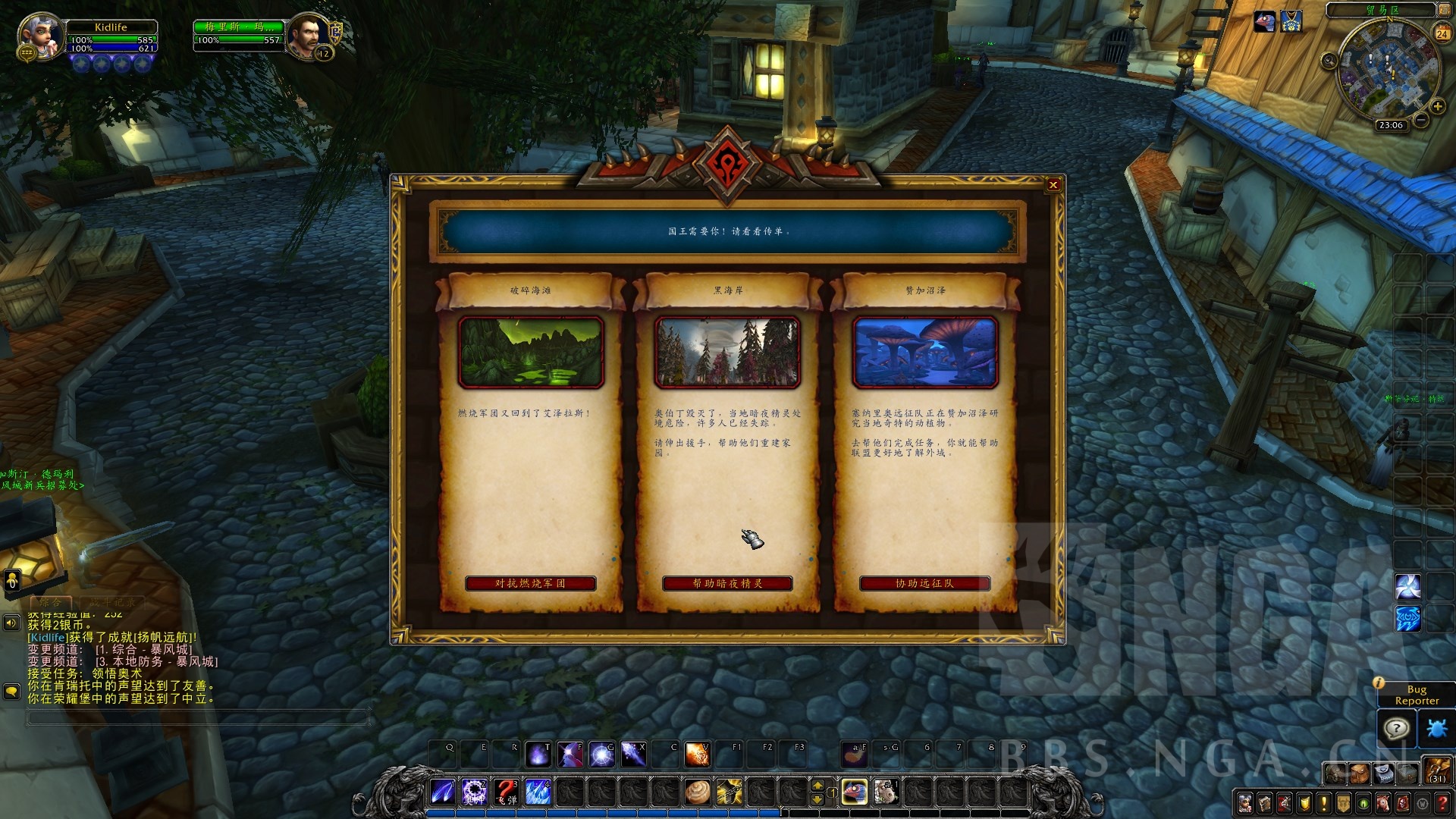Click the Broken Shore green swamp thumbnail
This screenshot has height=819, width=1456.
[530, 352]
